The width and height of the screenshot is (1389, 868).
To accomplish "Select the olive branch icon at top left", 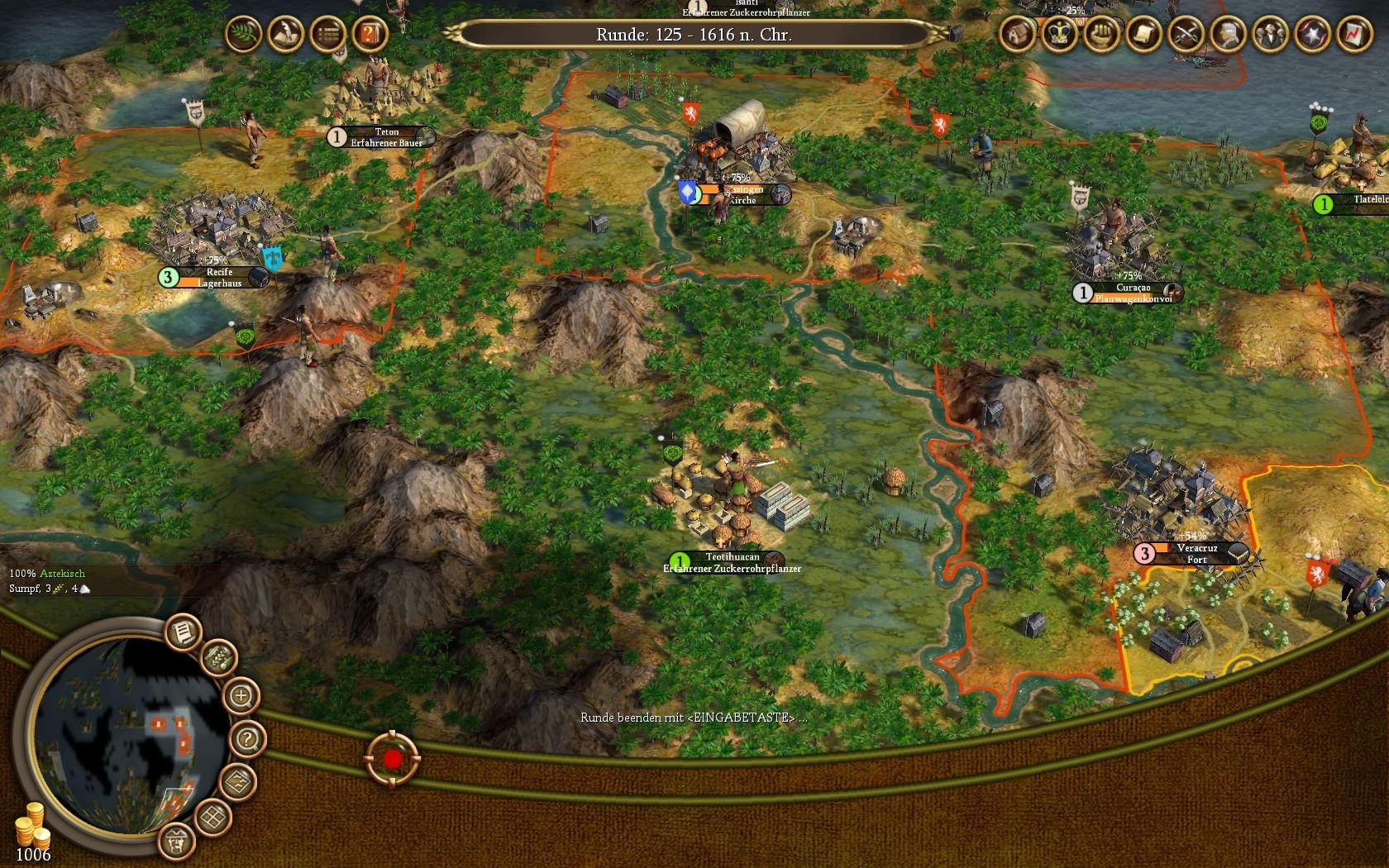I will (242, 35).
